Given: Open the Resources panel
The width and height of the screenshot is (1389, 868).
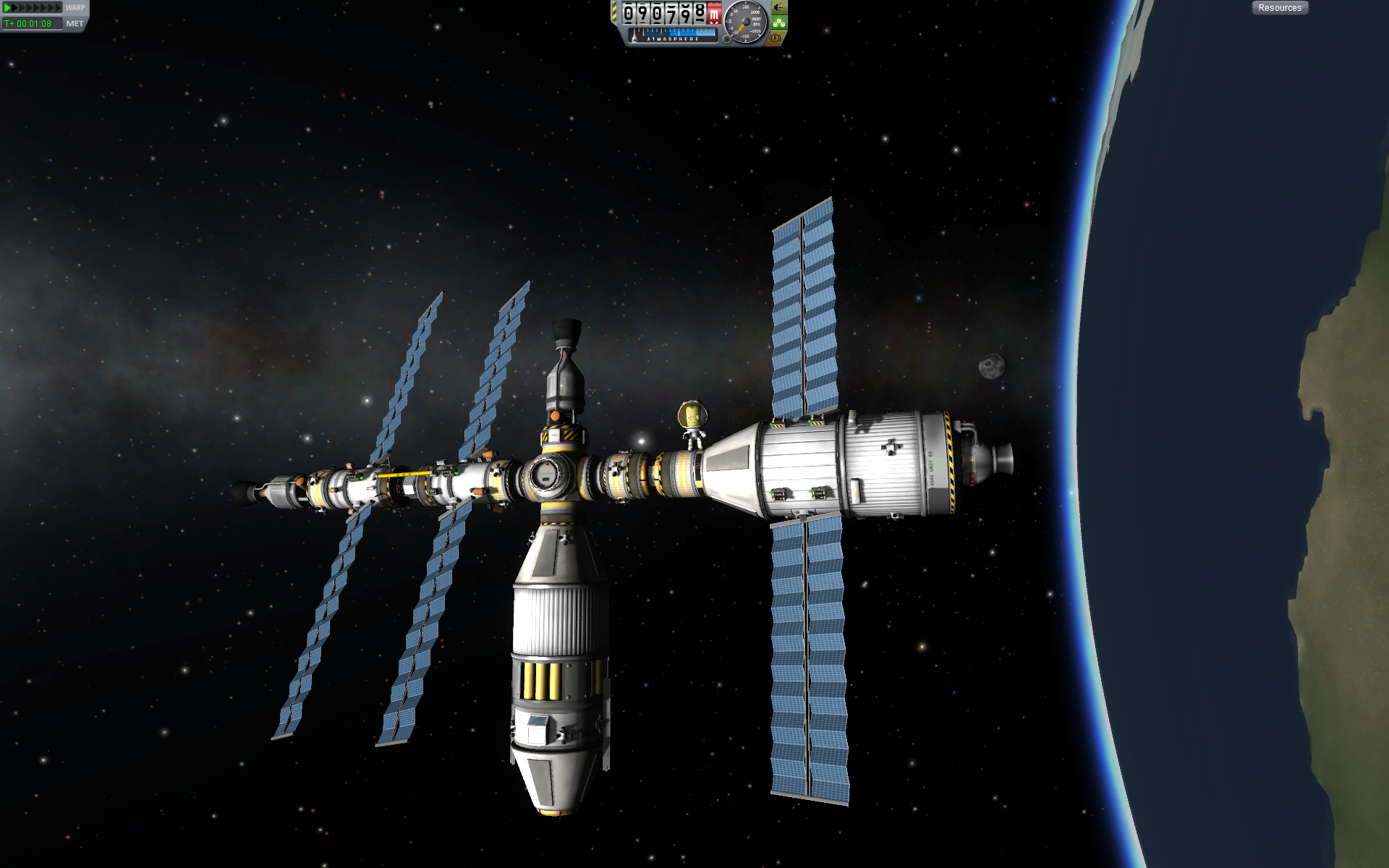Looking at the screenshot, I should (1279, 8).
